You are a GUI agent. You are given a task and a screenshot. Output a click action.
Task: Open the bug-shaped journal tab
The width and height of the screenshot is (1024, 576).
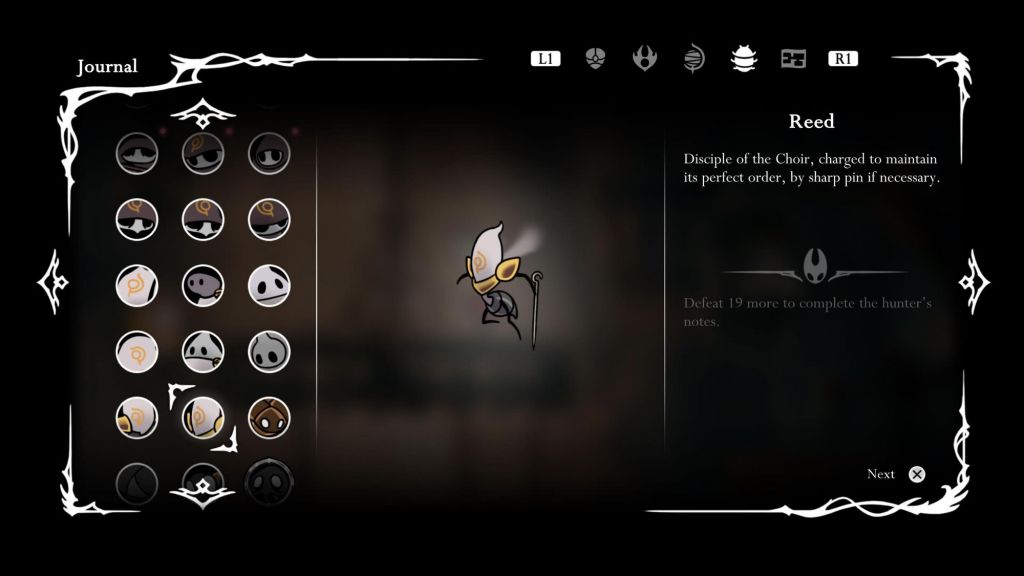click(744, 59)
